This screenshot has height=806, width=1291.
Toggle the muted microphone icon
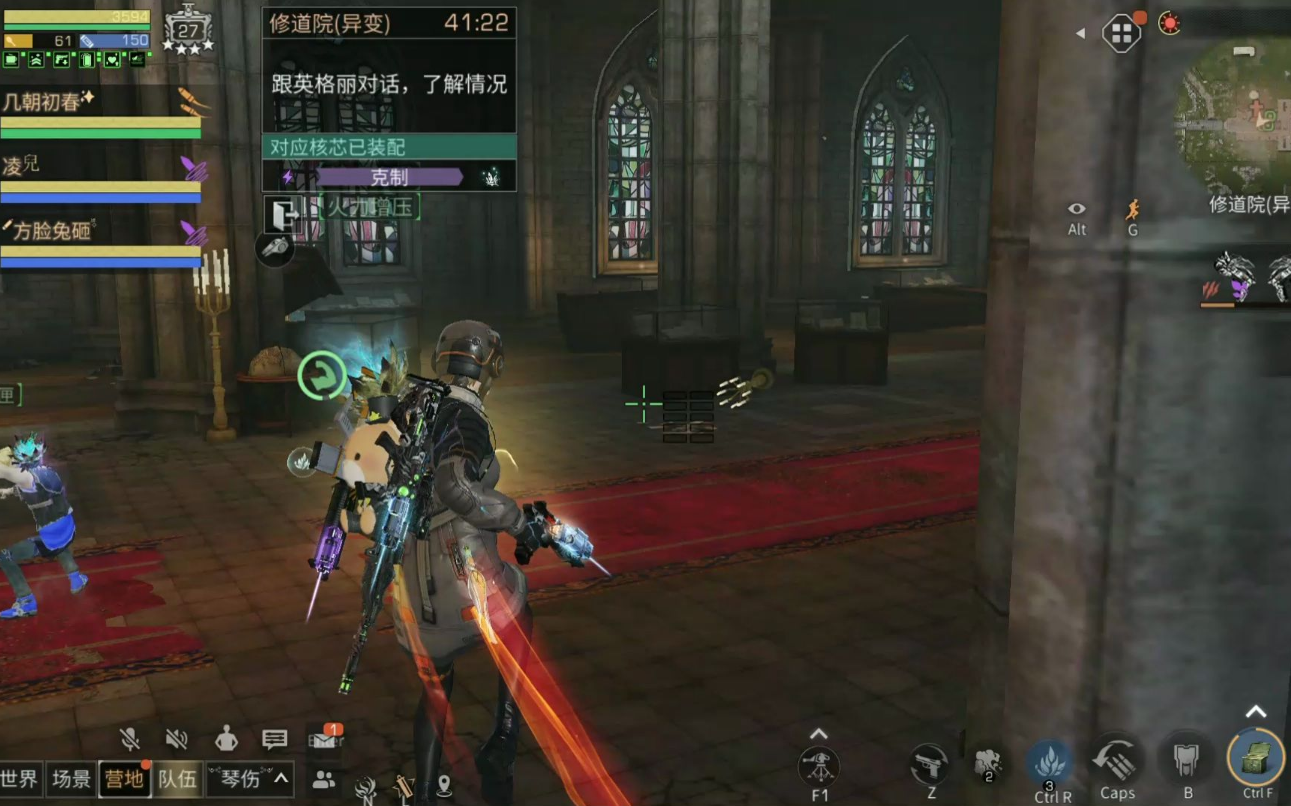click(130, 739)
